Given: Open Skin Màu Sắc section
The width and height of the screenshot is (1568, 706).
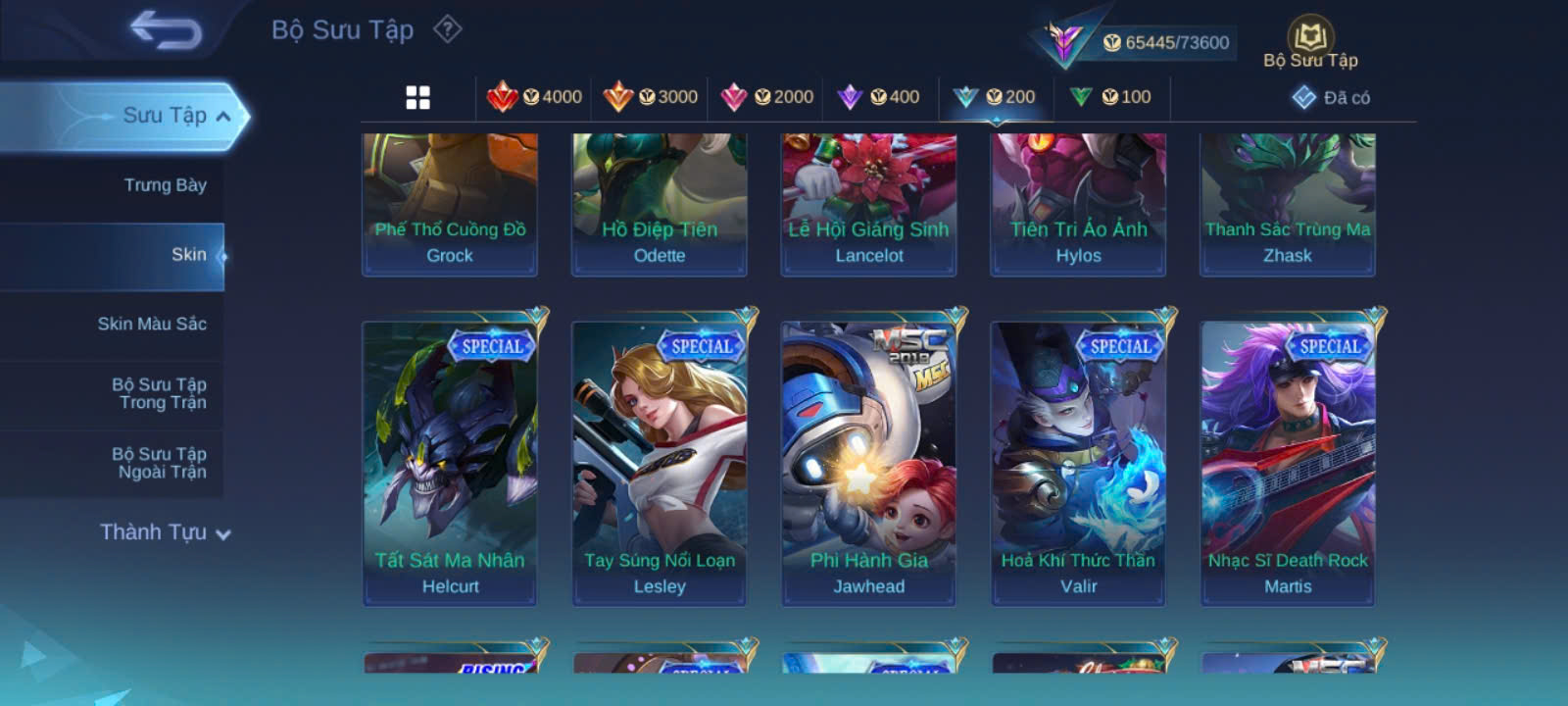Looking at the screenshot, I should pyautogui.click(x=152, y=324).
